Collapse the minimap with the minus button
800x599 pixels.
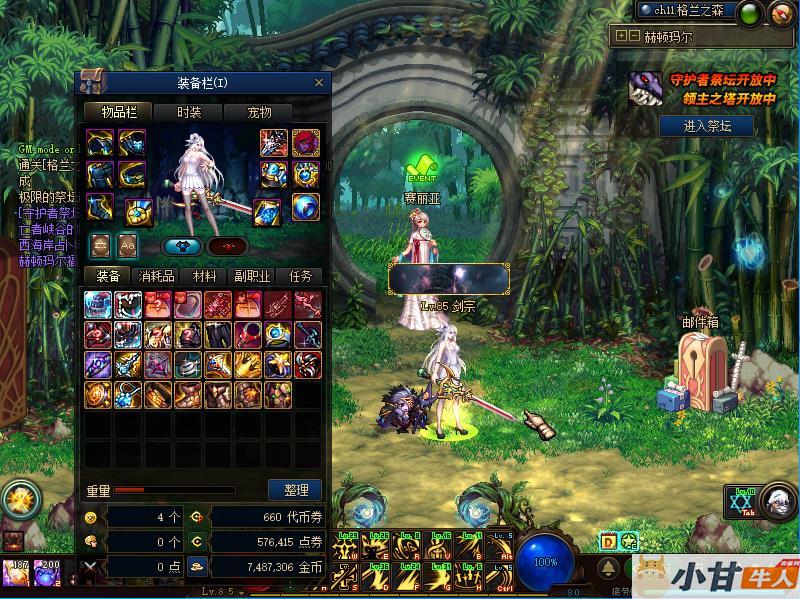tap(634, 35)
